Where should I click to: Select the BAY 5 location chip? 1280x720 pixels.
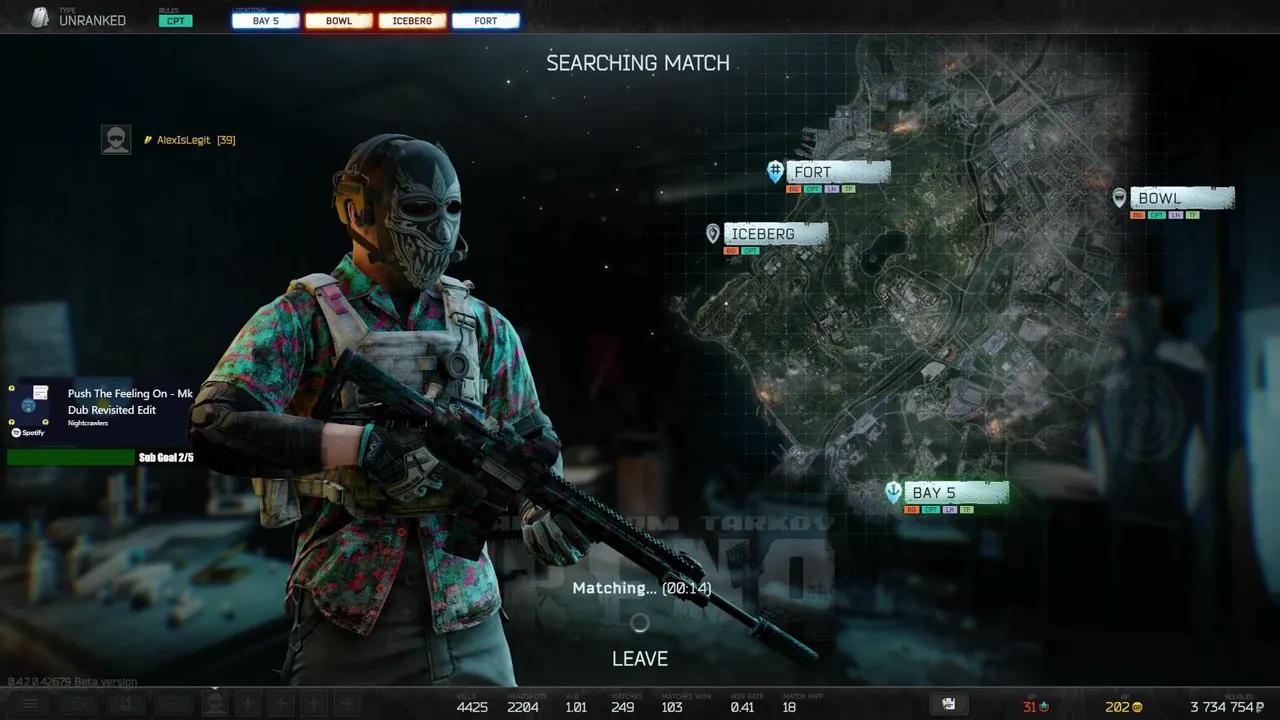pos(265,21)
